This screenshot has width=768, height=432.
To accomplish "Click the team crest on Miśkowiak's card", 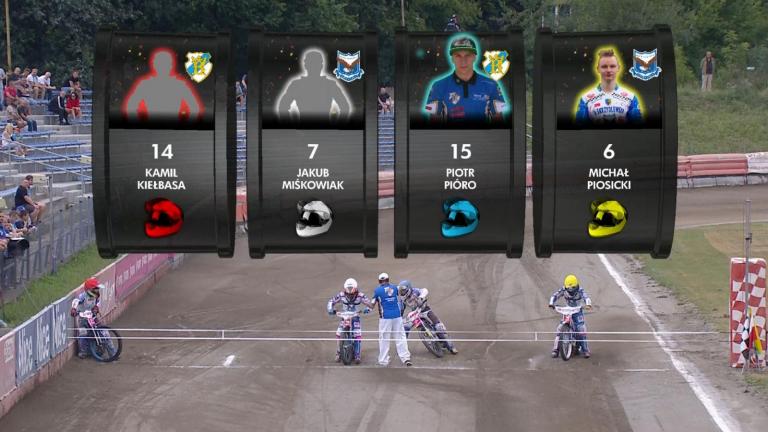I will [348, 66].
